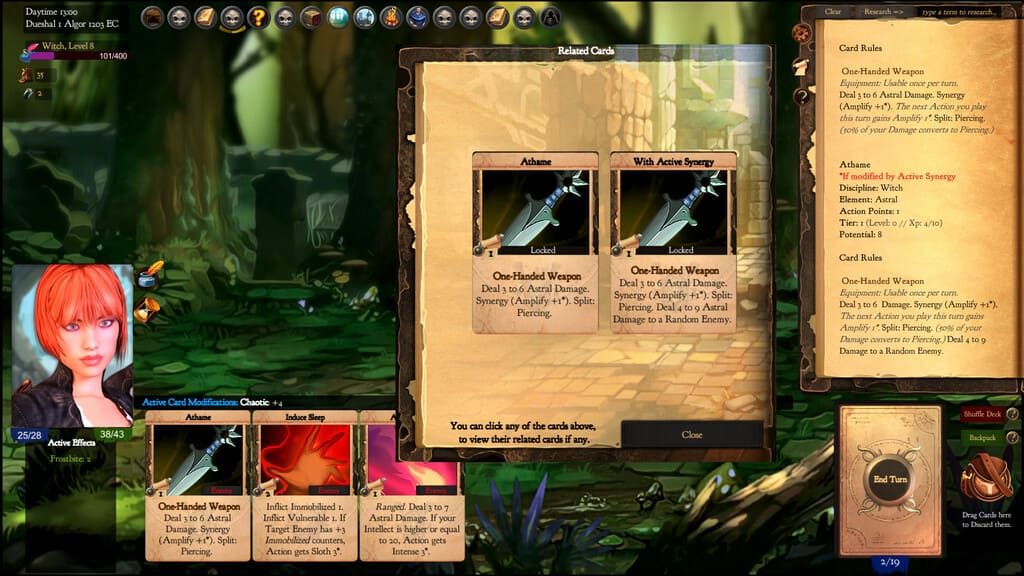Image resolution: width=1024 pixels, height=576 pixels.
Task: Select the hooded figure toolbar icon
Action: (551, 17)
